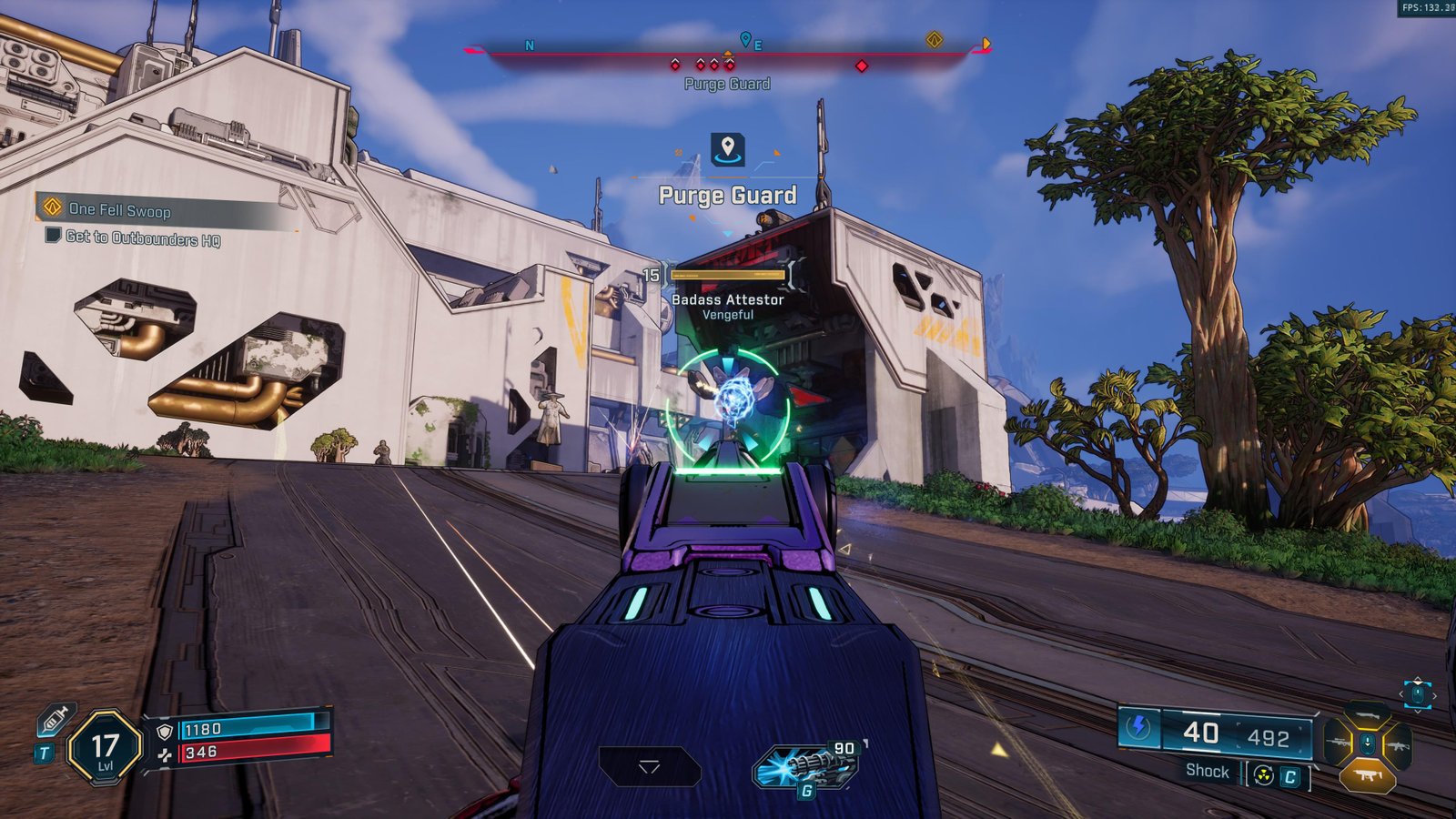Click the Purge Guard waypoint marker
Screen dimensions: 1456x819
pos(727,149)
